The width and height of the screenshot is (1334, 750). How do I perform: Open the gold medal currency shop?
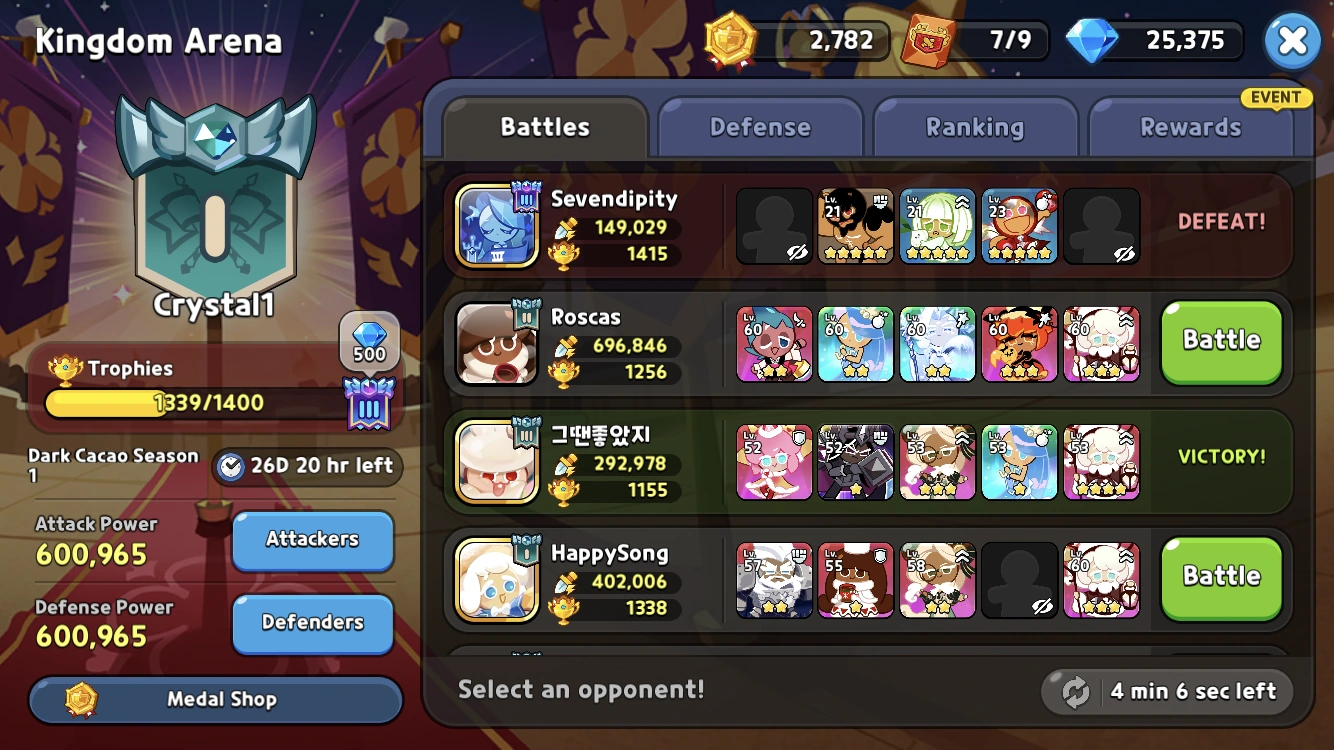click(730, 40)
